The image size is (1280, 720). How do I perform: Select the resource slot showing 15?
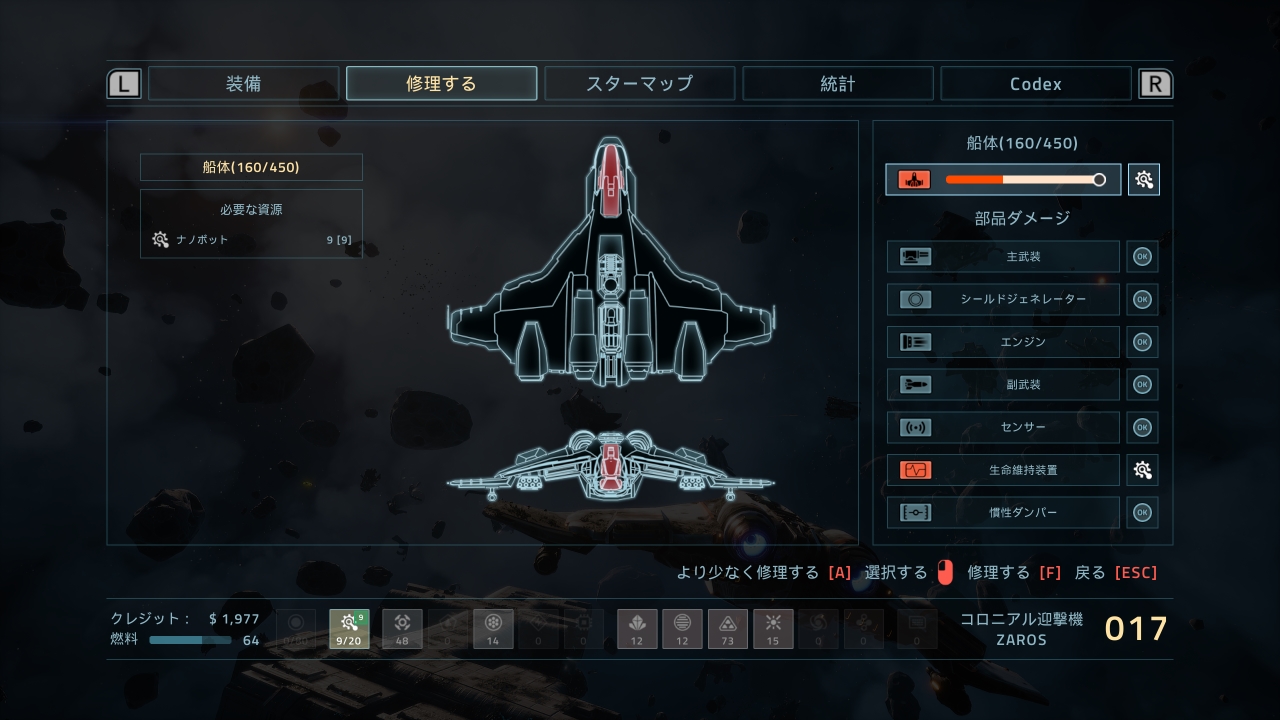[x=772, y=629]
